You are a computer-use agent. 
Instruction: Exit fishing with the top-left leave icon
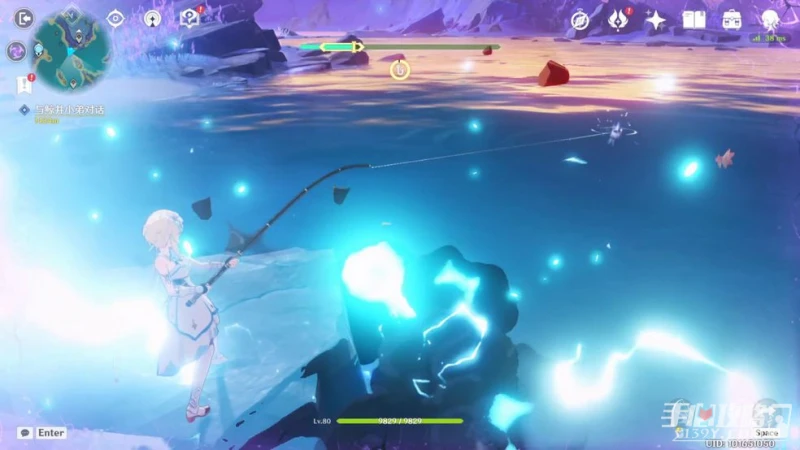[23, 17]
